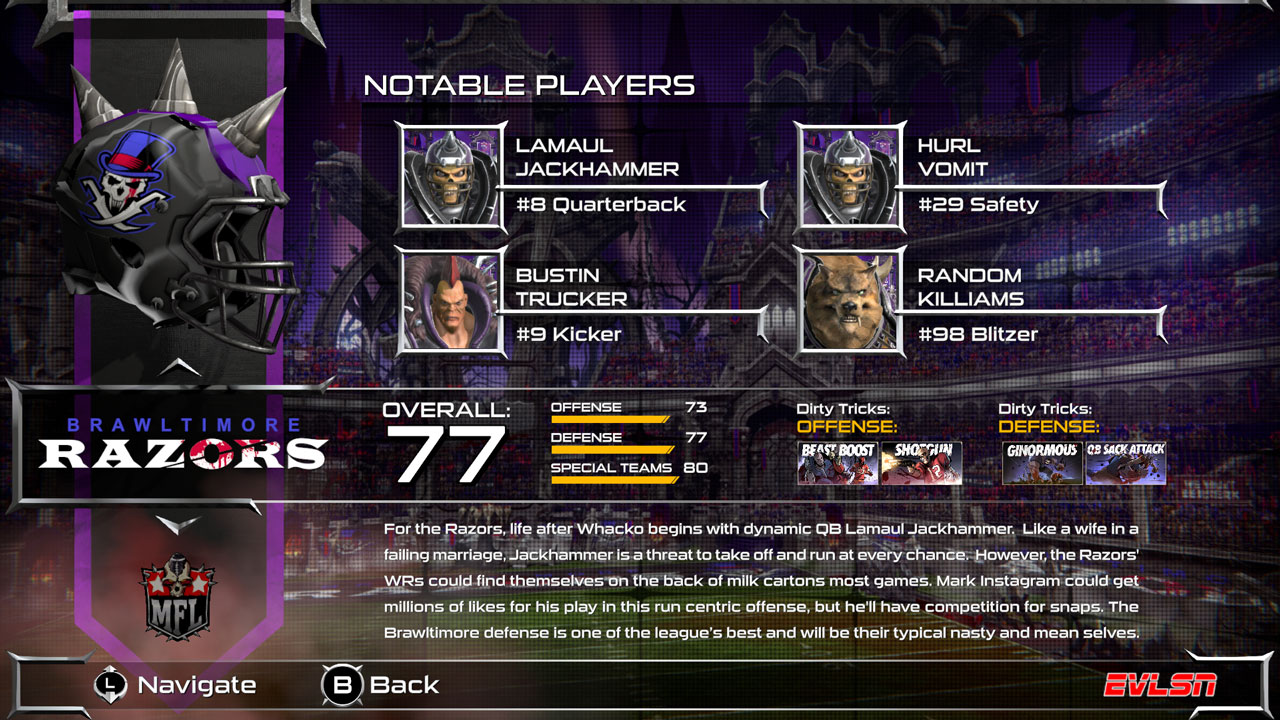This screenshot has width=1280, height=720.
Task: Expand the Notable Players header
Action: [531, 86]
